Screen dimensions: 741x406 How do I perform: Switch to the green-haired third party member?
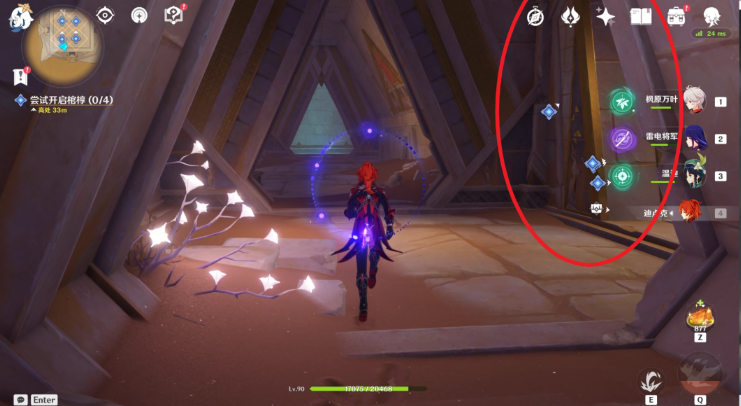tap(694, 173)
